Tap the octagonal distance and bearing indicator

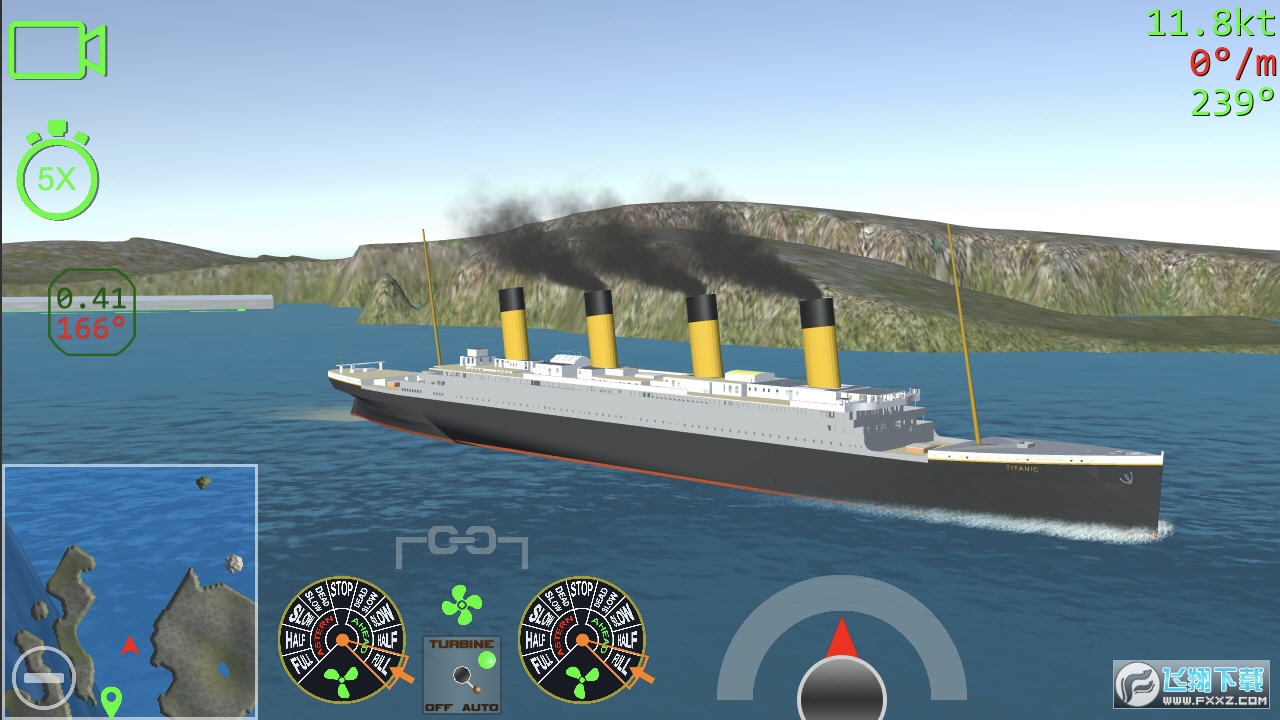pyautogui.click(x=91, y=311)
